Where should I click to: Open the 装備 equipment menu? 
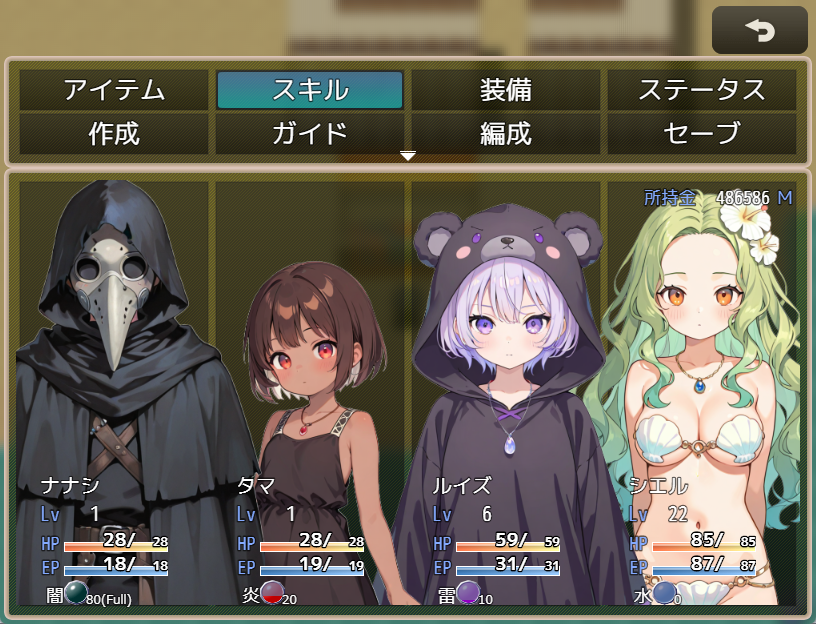pyautogui.click(x=506, y=90)
